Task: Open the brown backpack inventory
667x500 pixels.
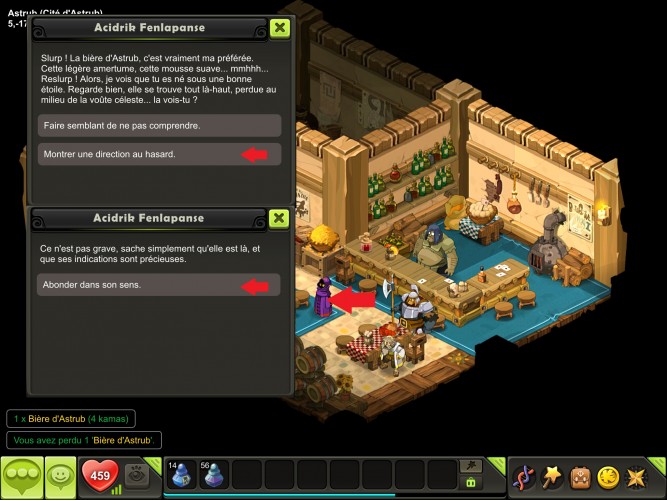Action: 580,476
